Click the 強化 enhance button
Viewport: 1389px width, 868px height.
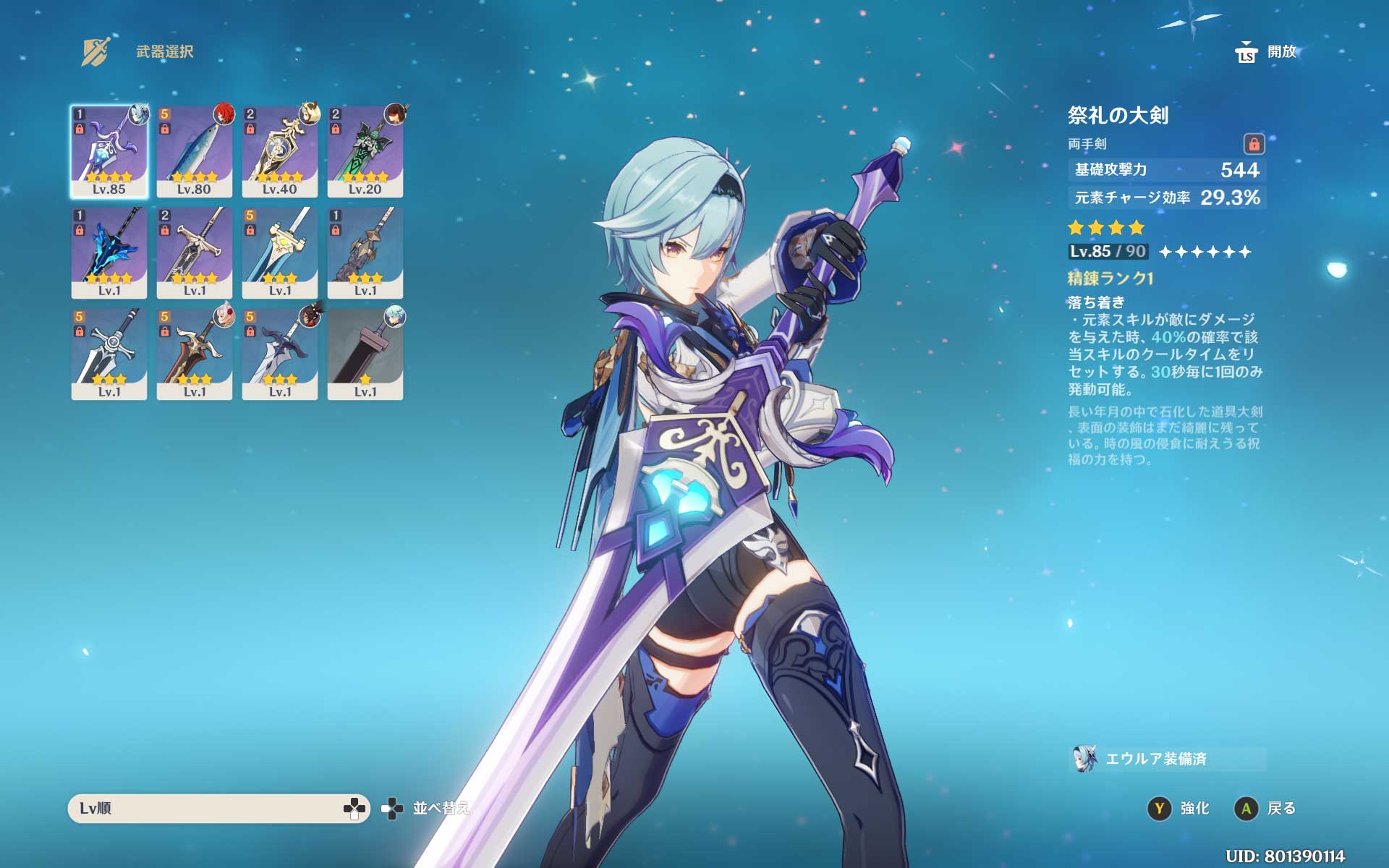1179,808
